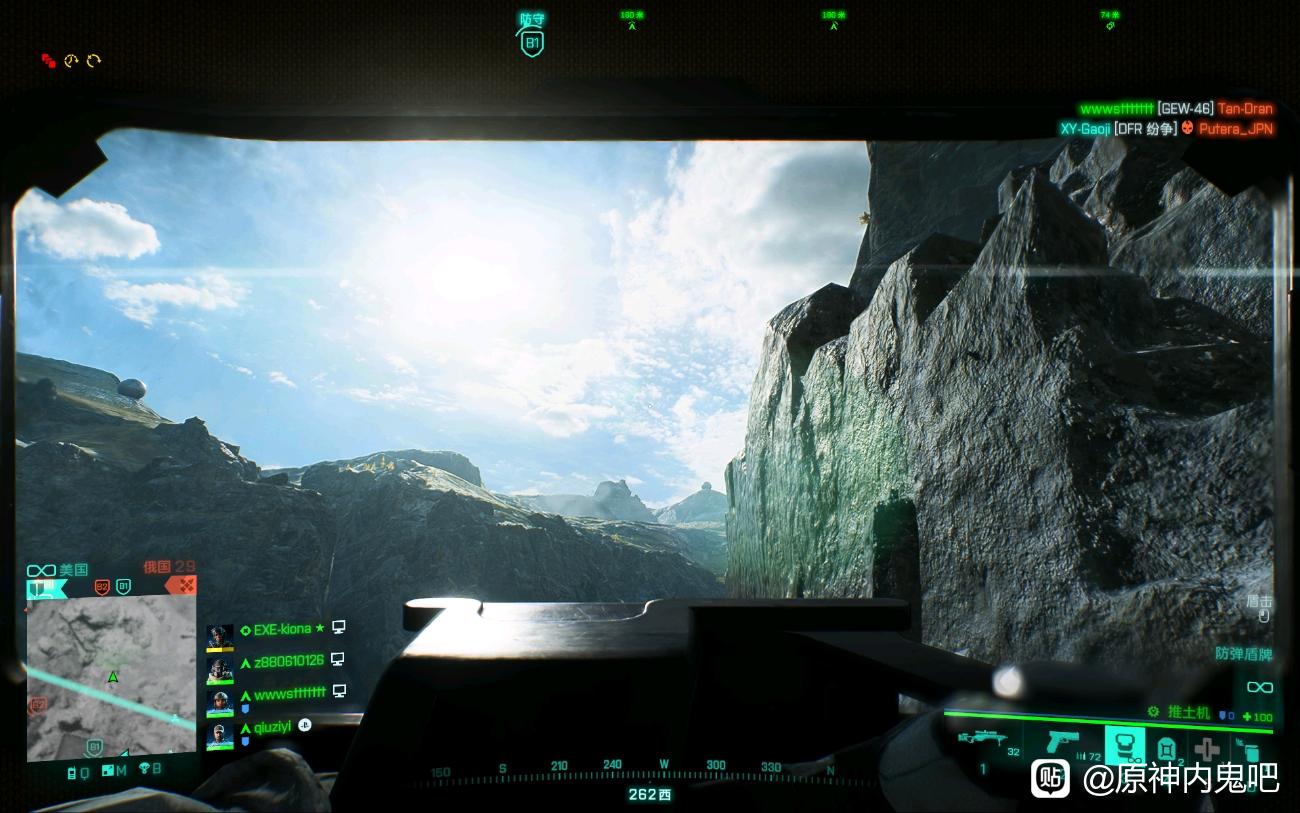
Task: Click the Tieba watermark logo
Action: pyautogui.click(x=1049, y=777)
